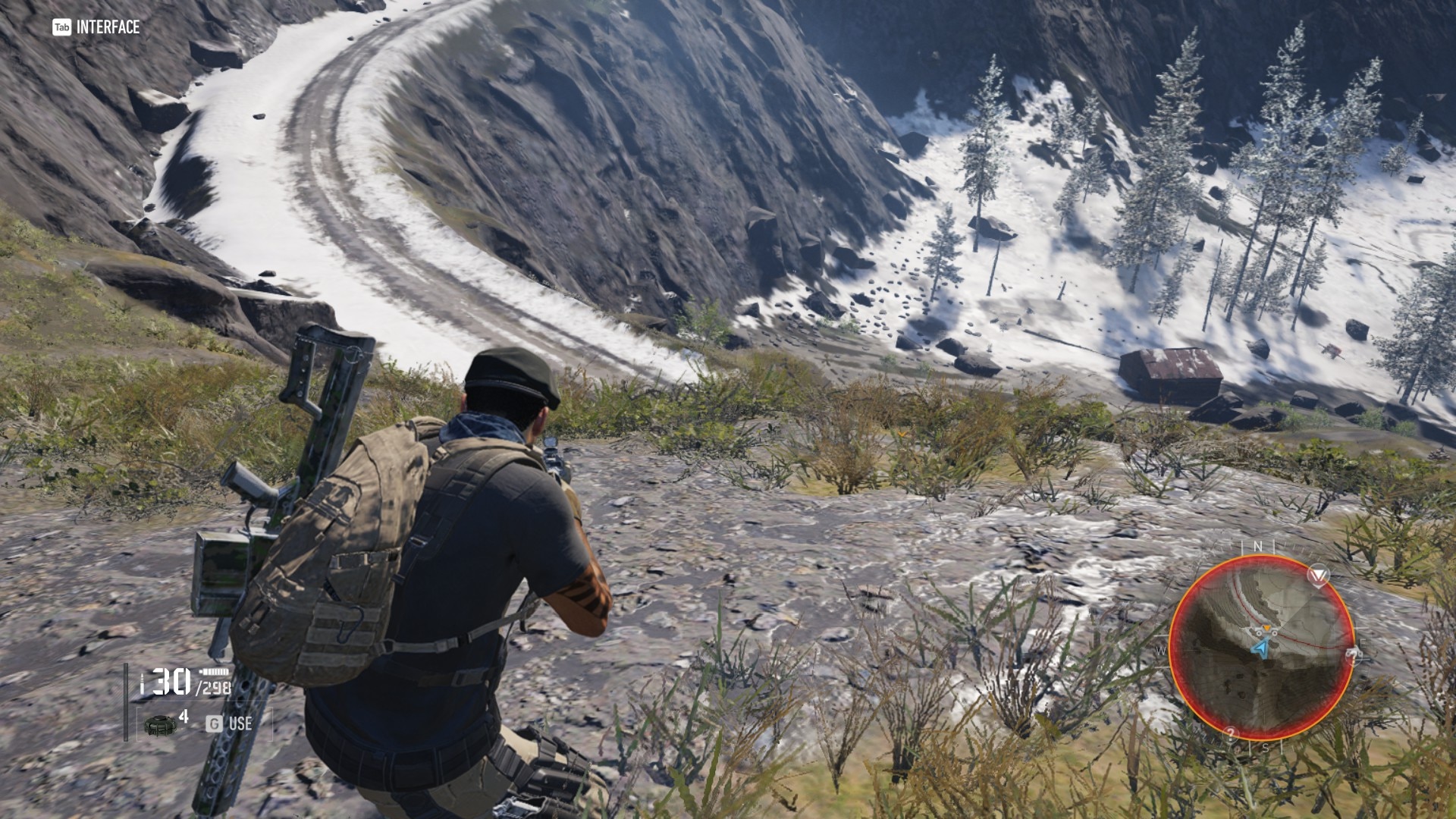
Task: Click the vehicle marker on minimap's east edge
Action: tap(1353, 655)
